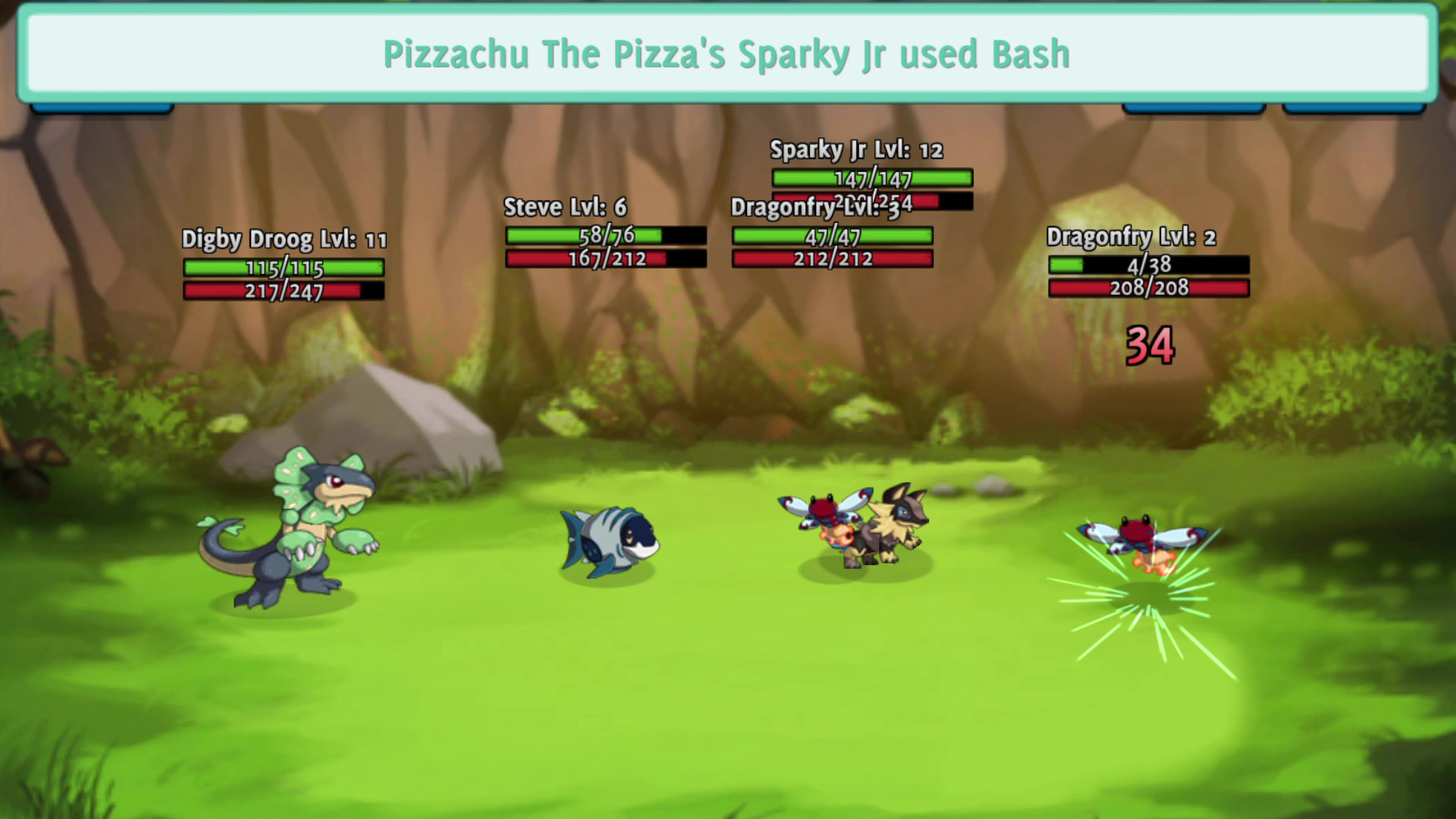The width and height of the screenshot is (1456, 819).
Task: Dismiss the 'Sparky Jr used Bash' message
Action: point(726,54)
